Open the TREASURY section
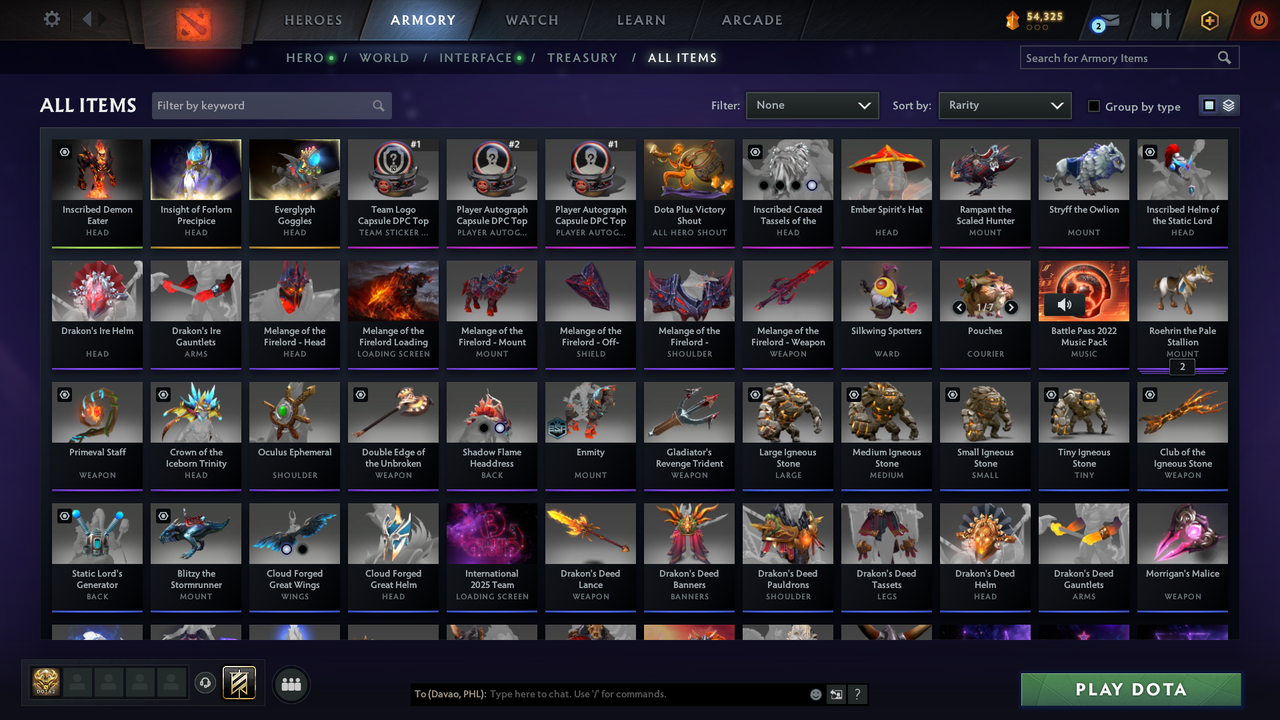1280x720 pixels. pyautogui.click(x=583, y=58)
